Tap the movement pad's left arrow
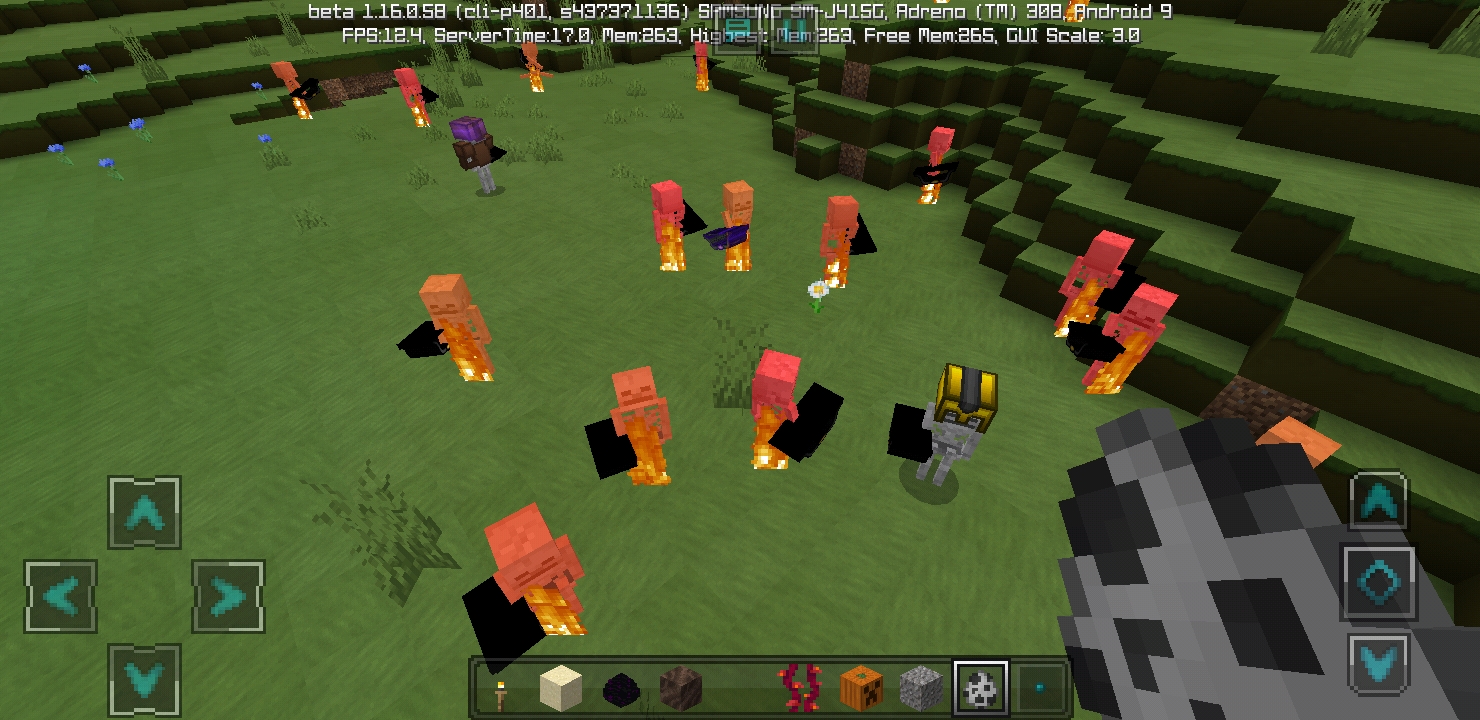The width and height of the screenshot is (1480, 720). [61, 597]
